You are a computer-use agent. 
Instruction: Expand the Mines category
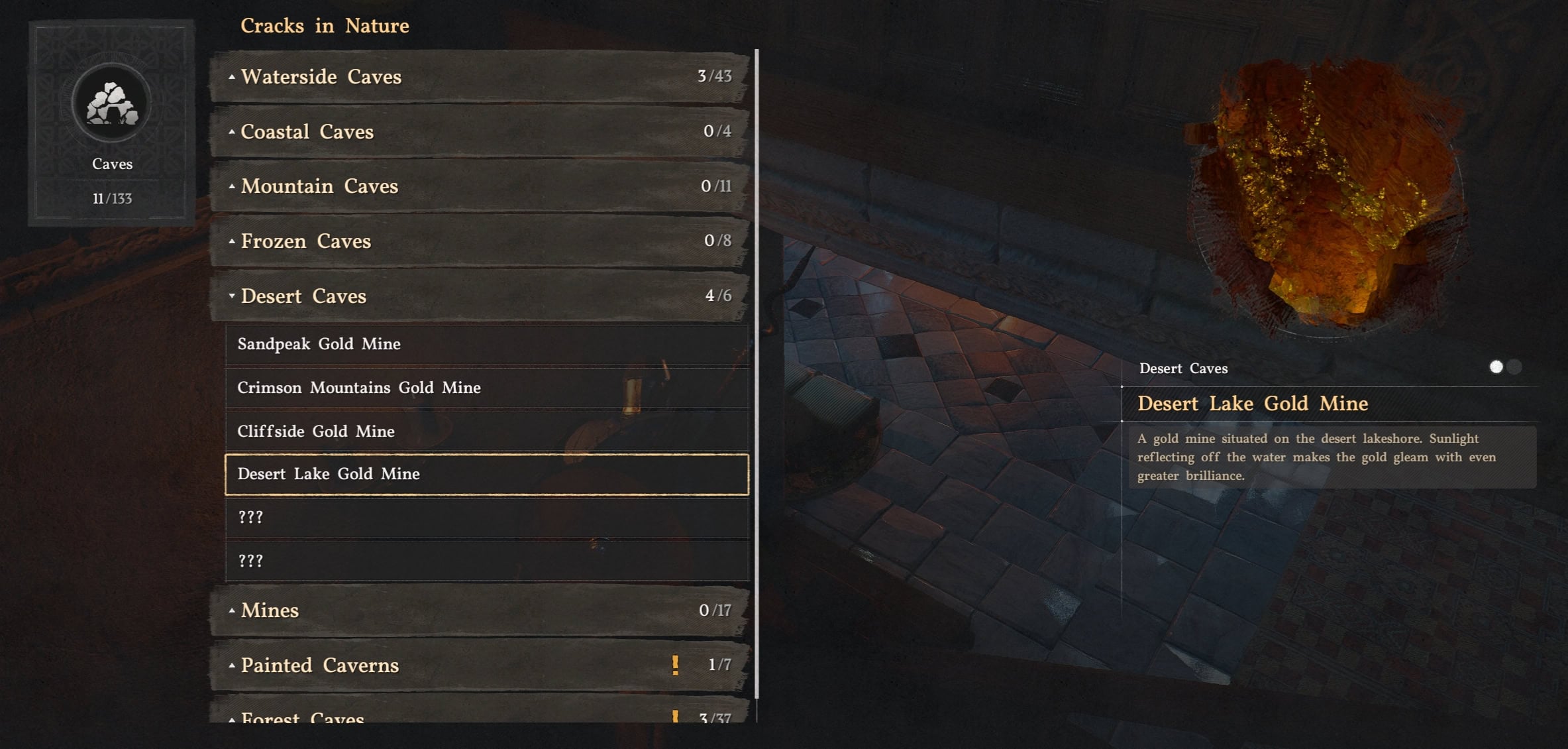[x=480, y=610]
